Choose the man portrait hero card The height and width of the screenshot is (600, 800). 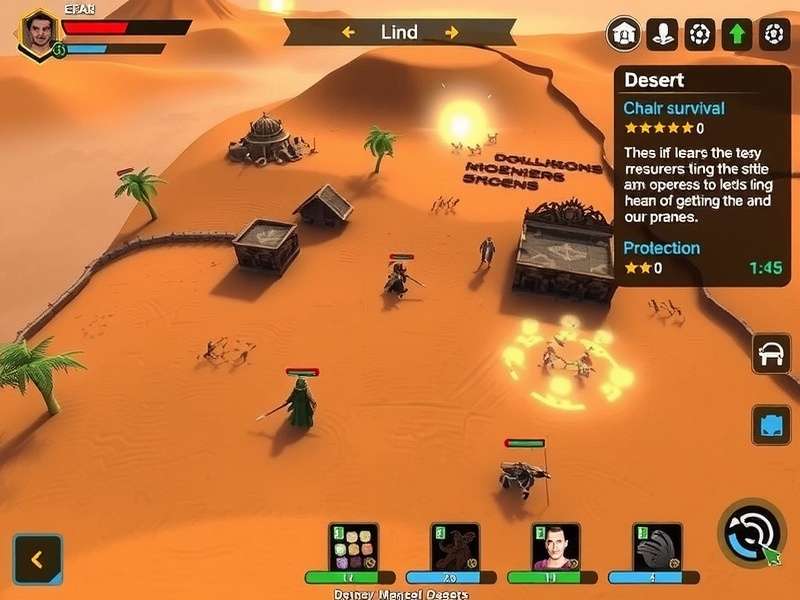pos(556,547)
